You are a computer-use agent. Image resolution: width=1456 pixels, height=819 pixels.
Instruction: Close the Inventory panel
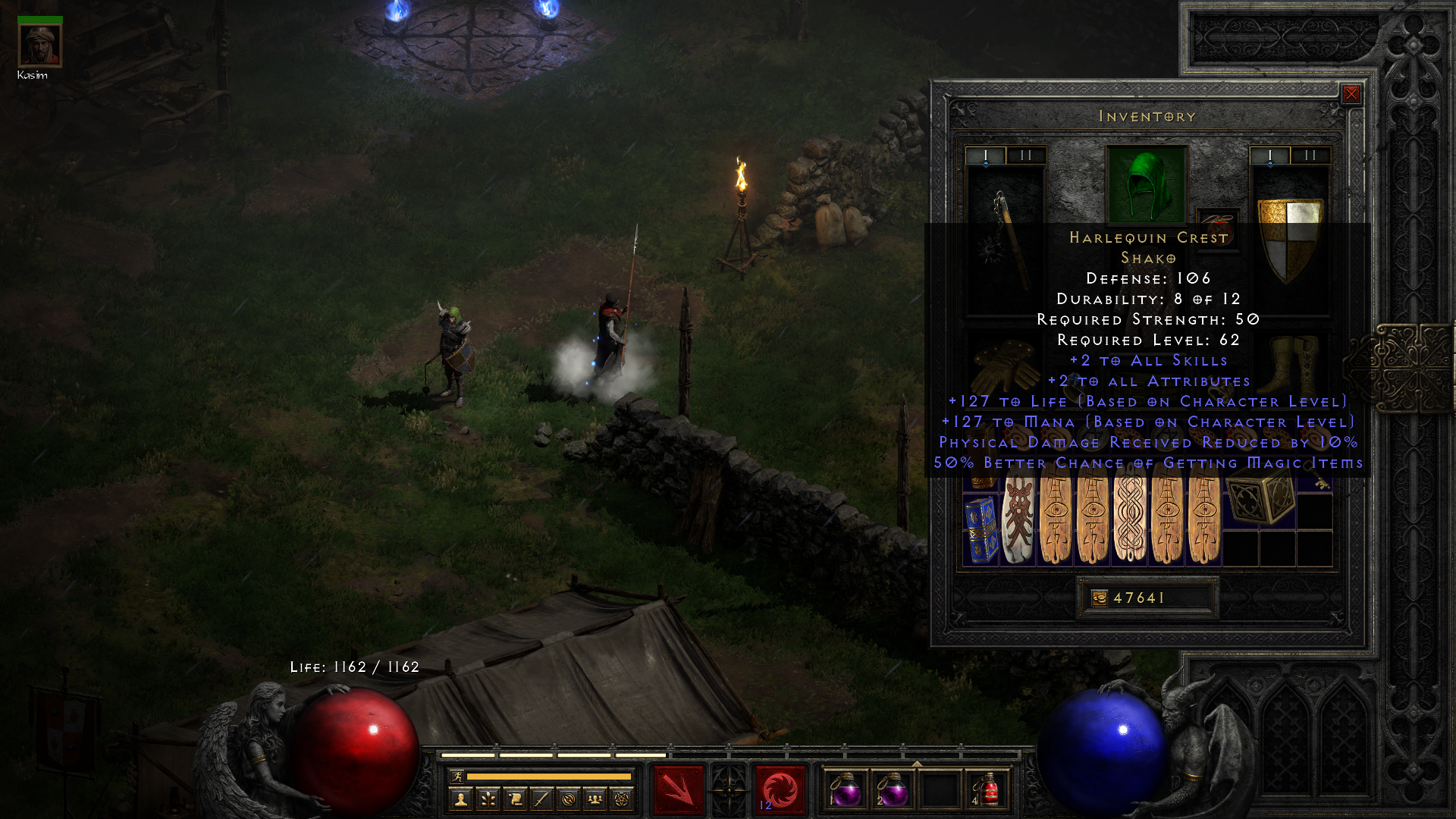click(1351, 94)
